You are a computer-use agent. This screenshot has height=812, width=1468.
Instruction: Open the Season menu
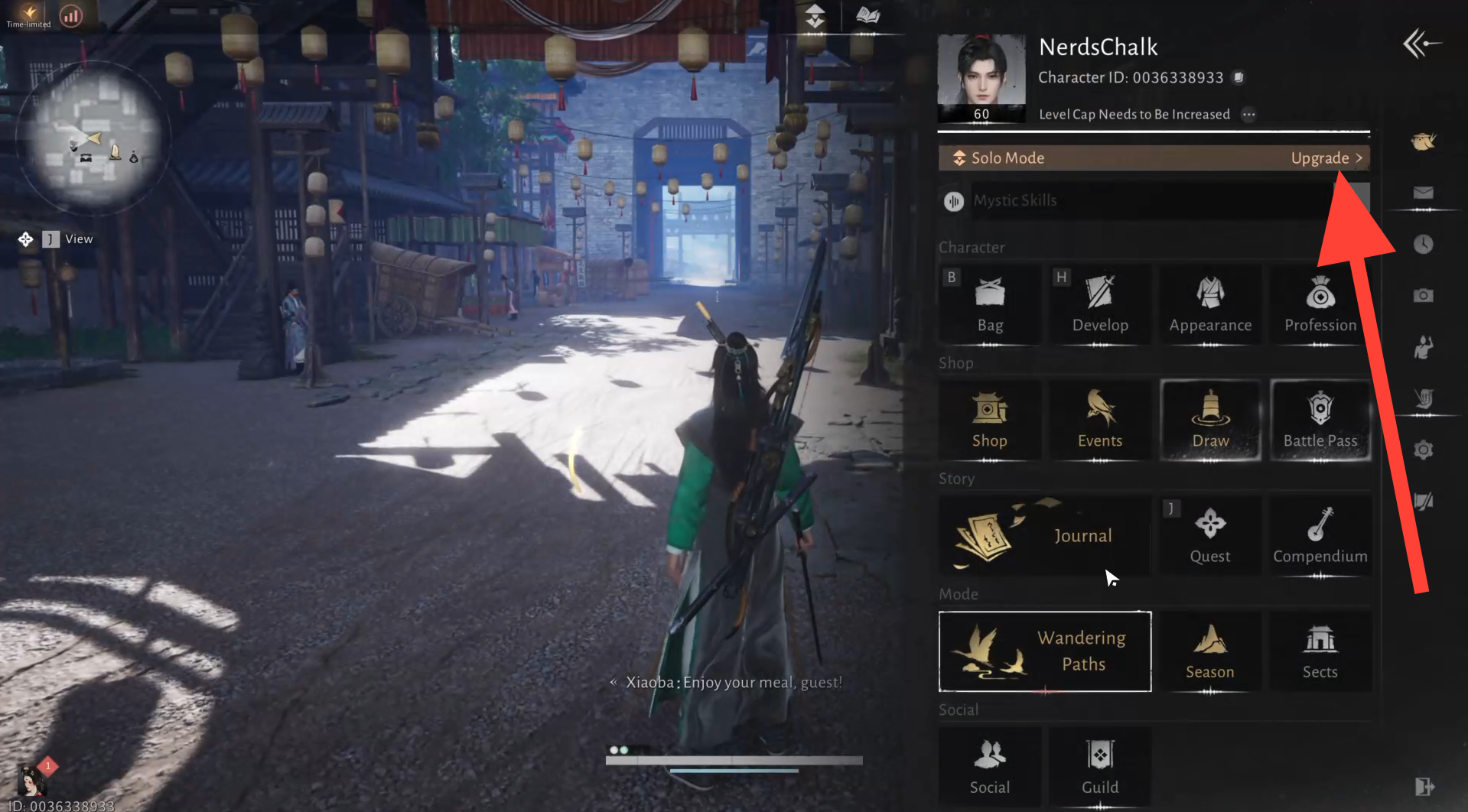pos(1210,651)
